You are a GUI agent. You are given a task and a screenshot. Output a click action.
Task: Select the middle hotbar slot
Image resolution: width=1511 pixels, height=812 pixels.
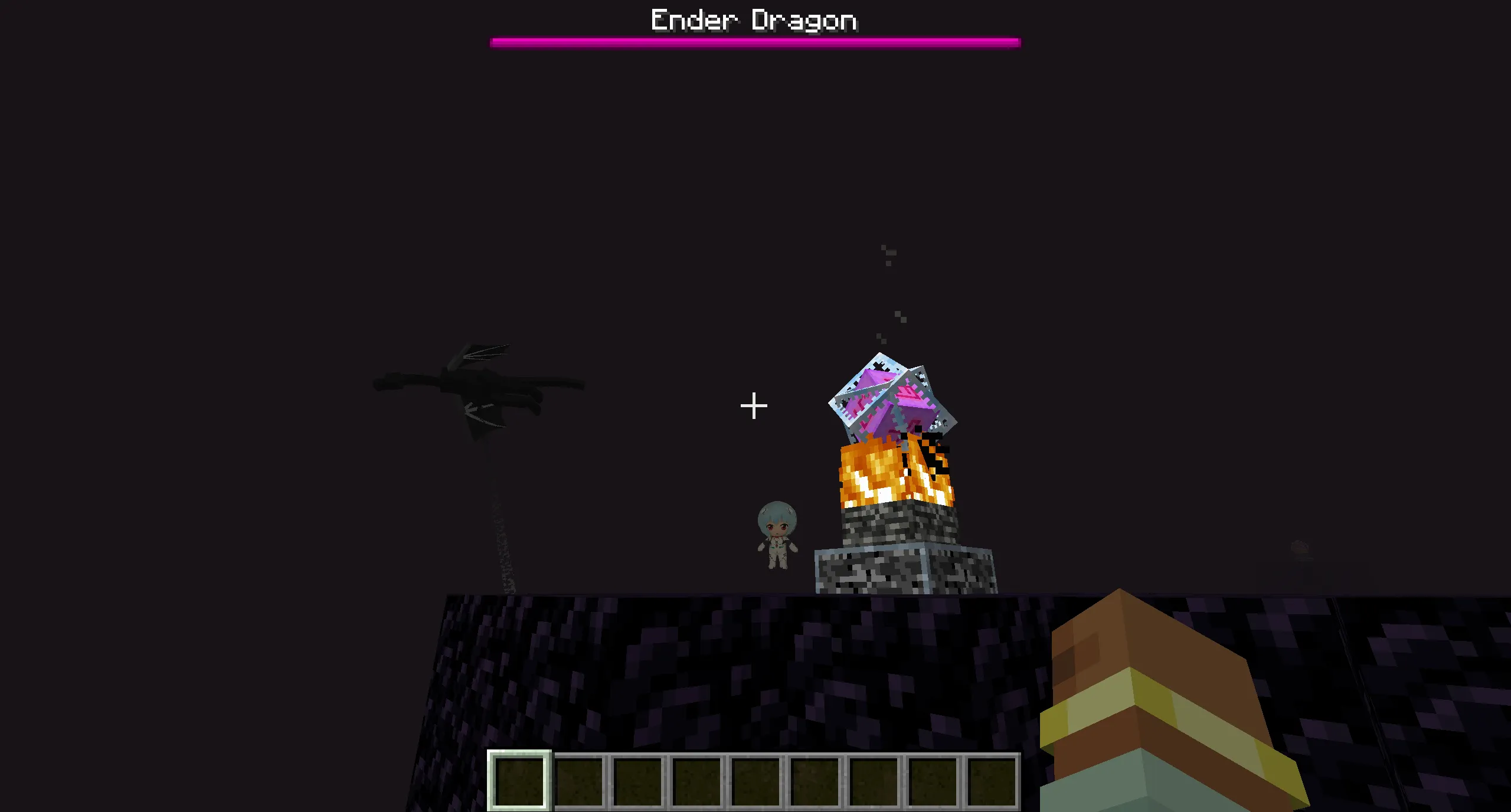click(x=756, y=780)
